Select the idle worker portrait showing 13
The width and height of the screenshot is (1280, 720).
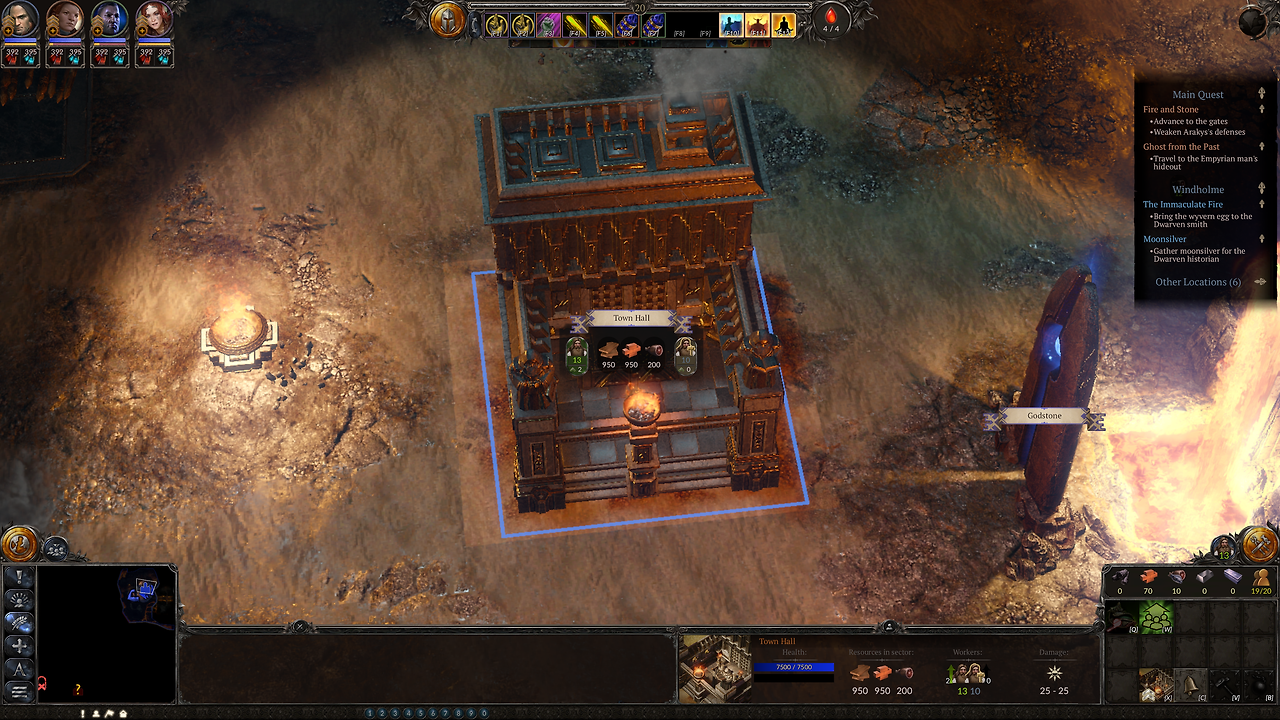1224,547
